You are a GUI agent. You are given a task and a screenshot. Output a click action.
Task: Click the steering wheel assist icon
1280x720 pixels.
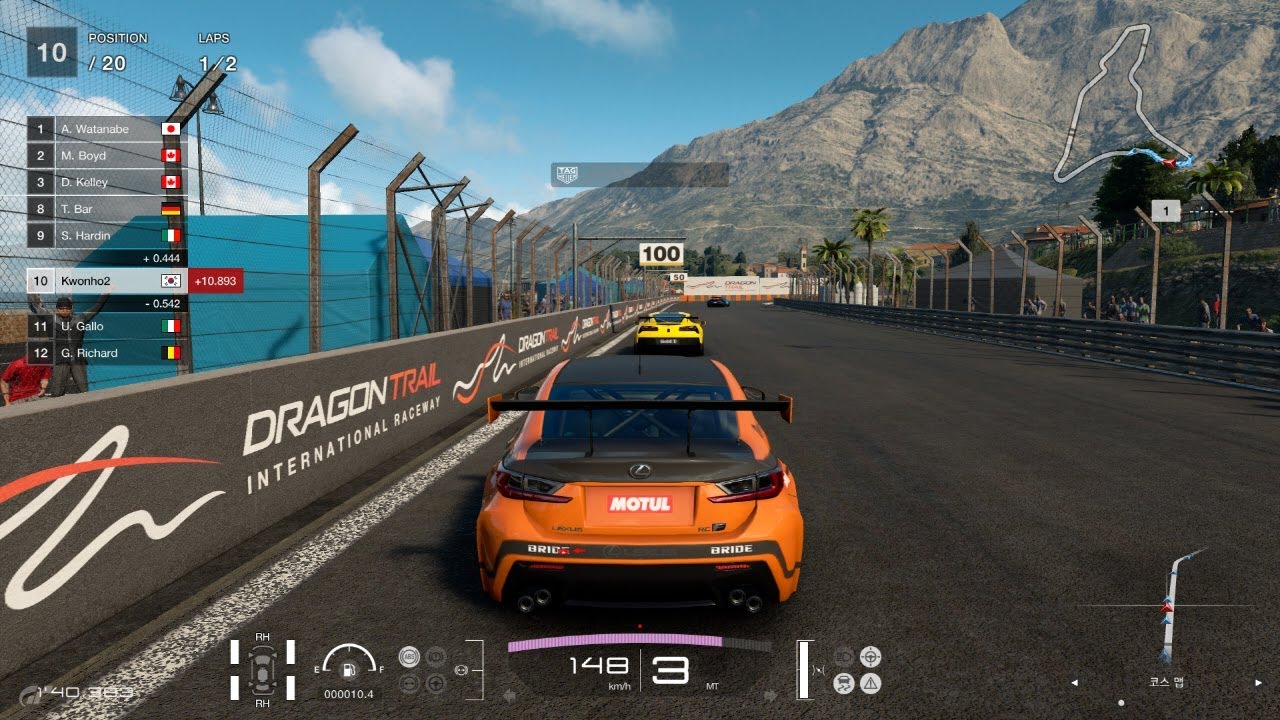tap(871, 657)
